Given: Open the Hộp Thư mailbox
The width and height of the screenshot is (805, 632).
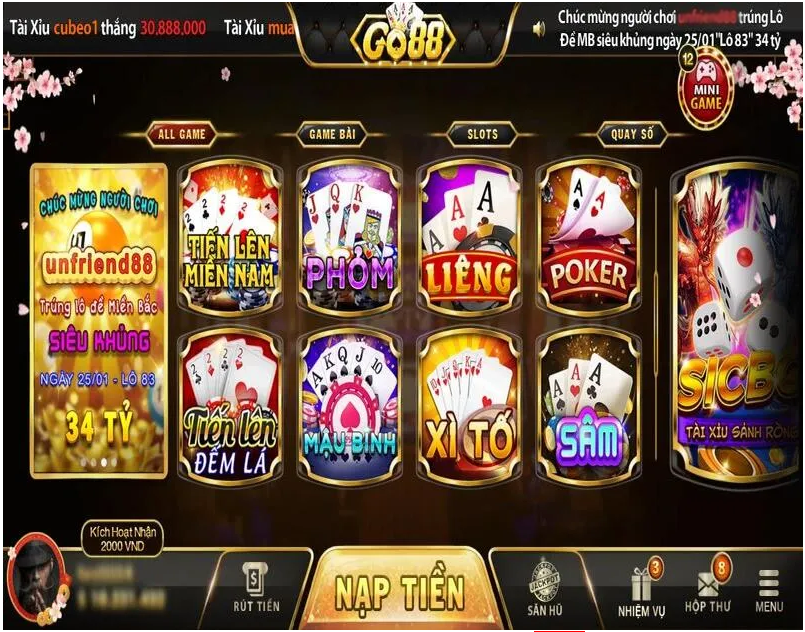Looking at the screenshot, I should pyautogui.click(x=708, y=590).
